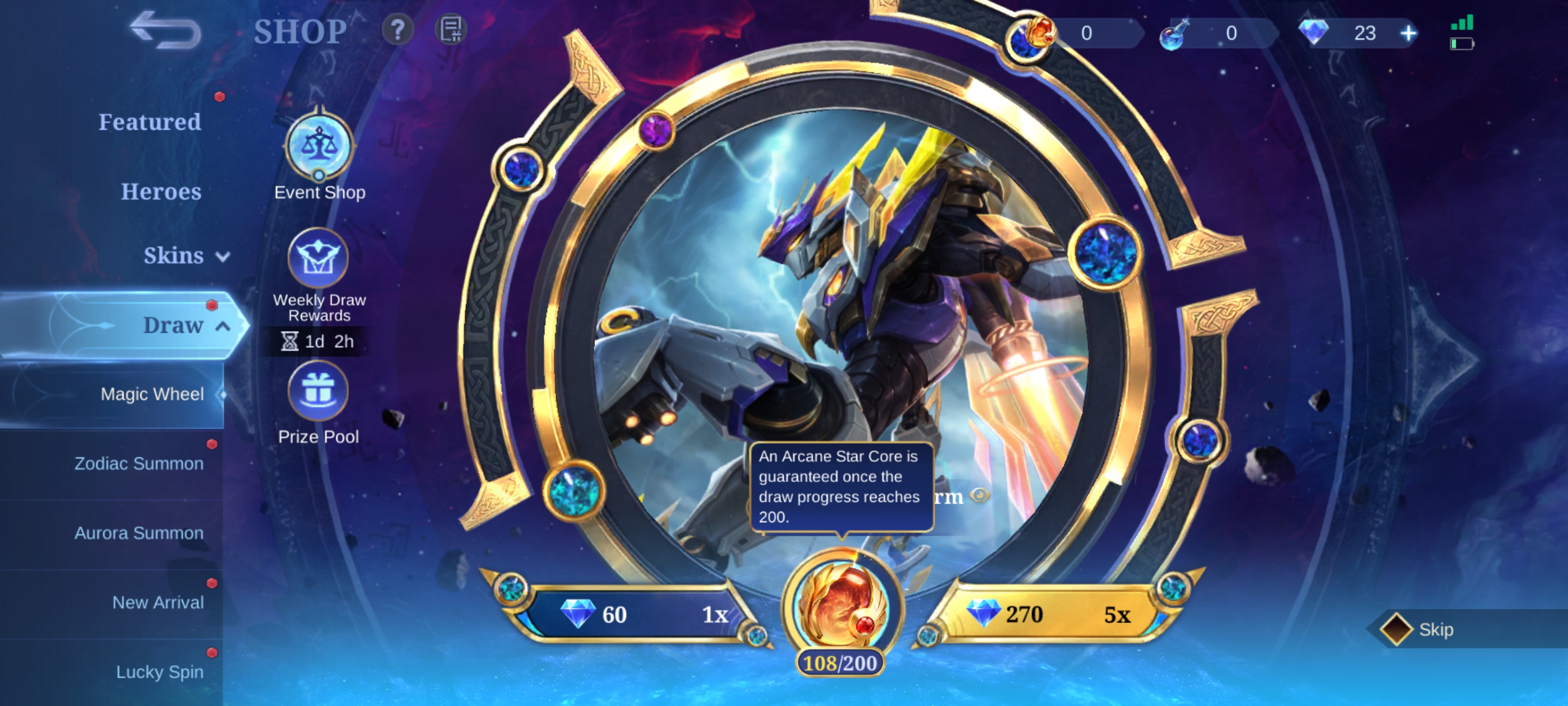This screenshot has height=706, width=1568.
Task: Open the question mark help info
Action: coord(398,29)
